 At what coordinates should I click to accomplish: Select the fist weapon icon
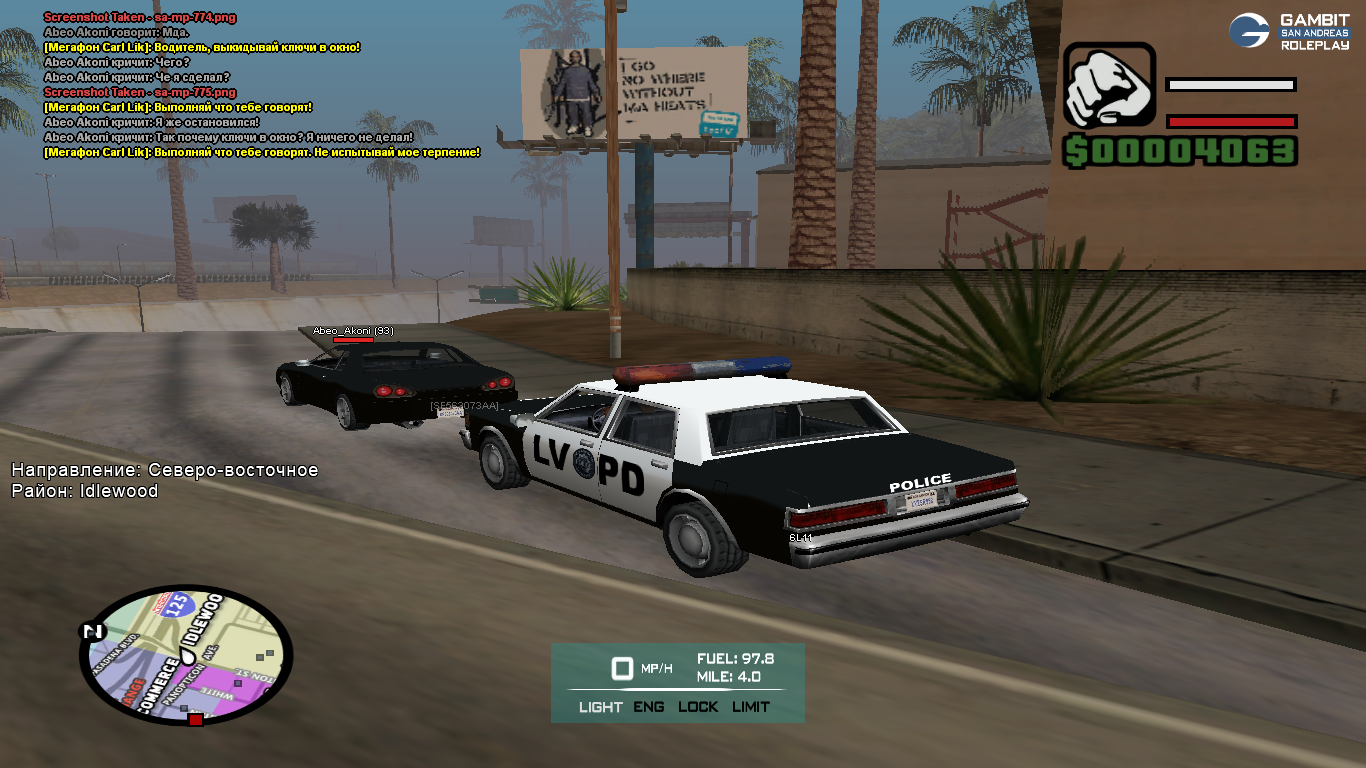click(x=1109, y=85)
